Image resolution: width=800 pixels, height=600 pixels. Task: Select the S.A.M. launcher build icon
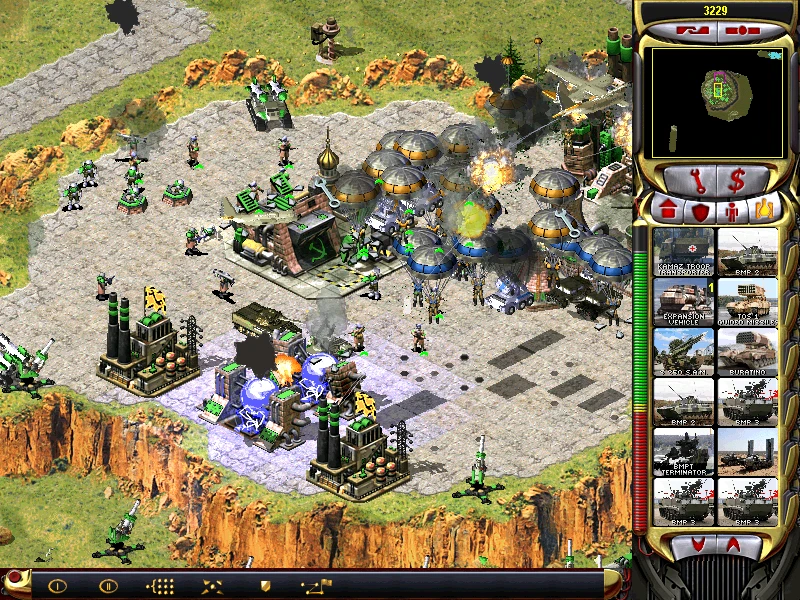click(x=684, y=352)
